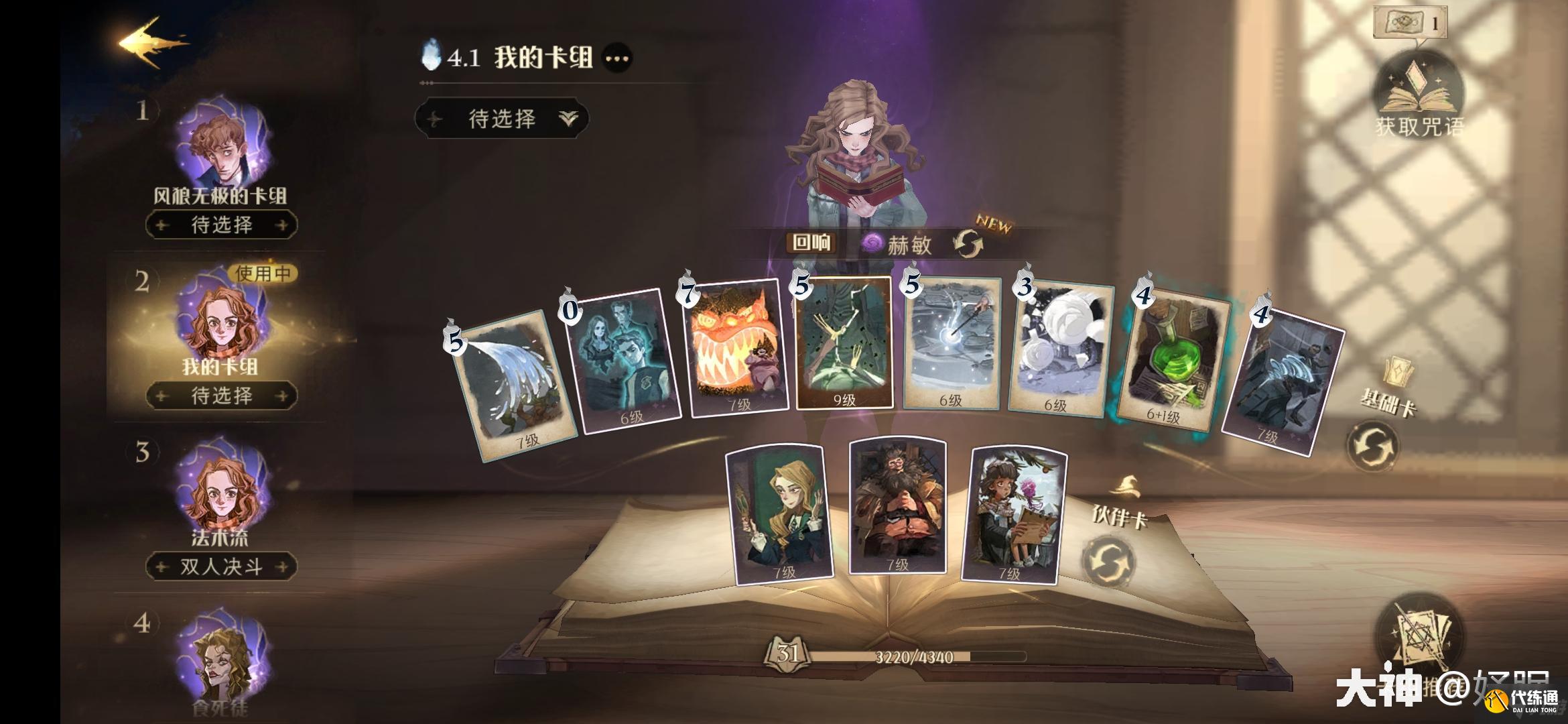
Task: Click the 回响 echo label icon
Action: [813, 242]
